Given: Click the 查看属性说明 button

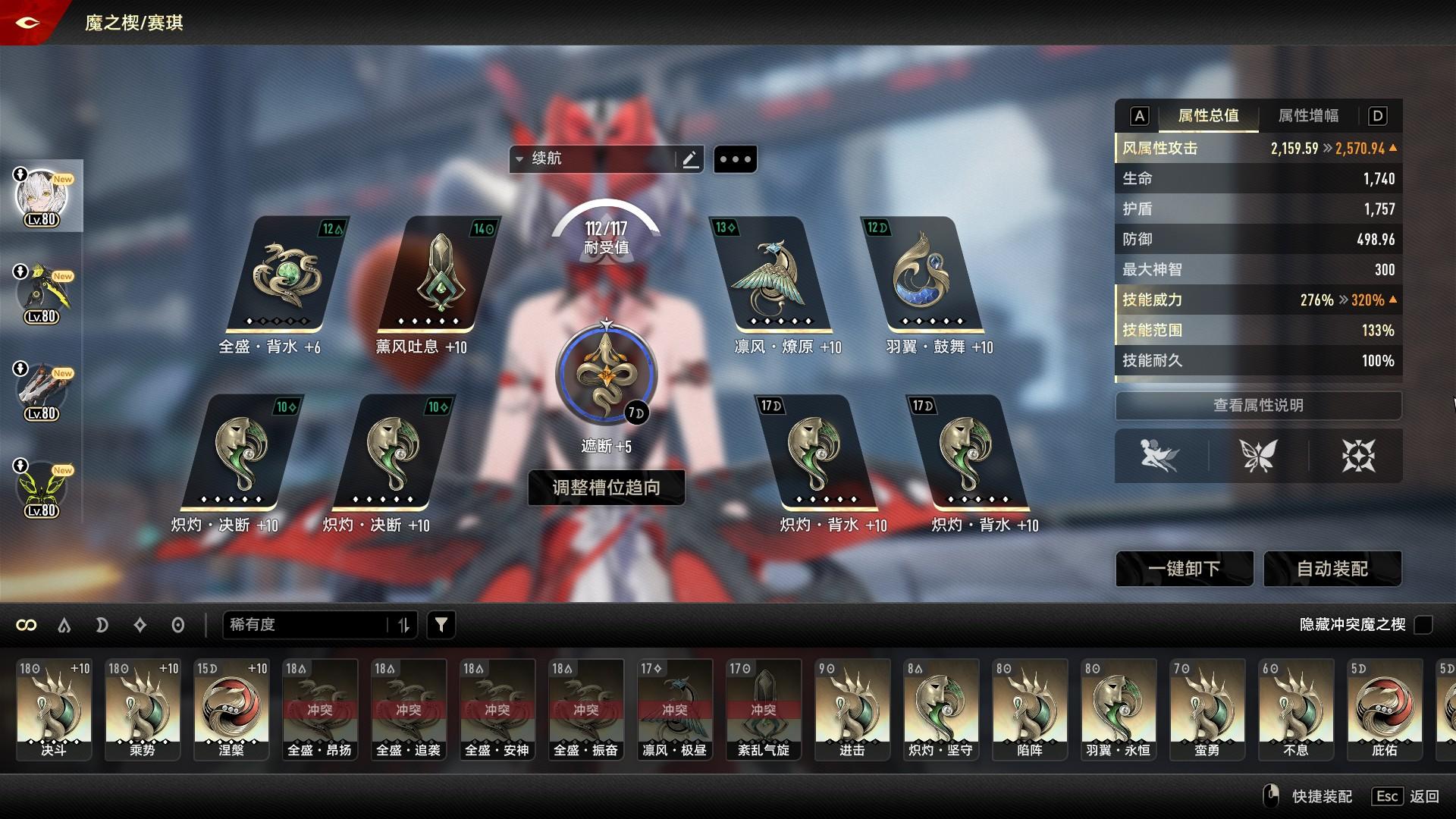Looking at the screenshot, I should [1258, 406].
